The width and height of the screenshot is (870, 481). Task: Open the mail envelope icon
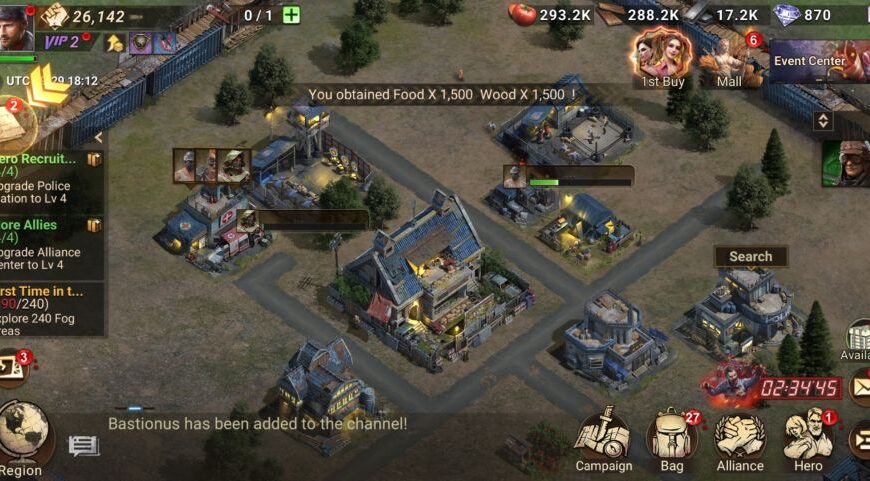(x=859, y=387)
